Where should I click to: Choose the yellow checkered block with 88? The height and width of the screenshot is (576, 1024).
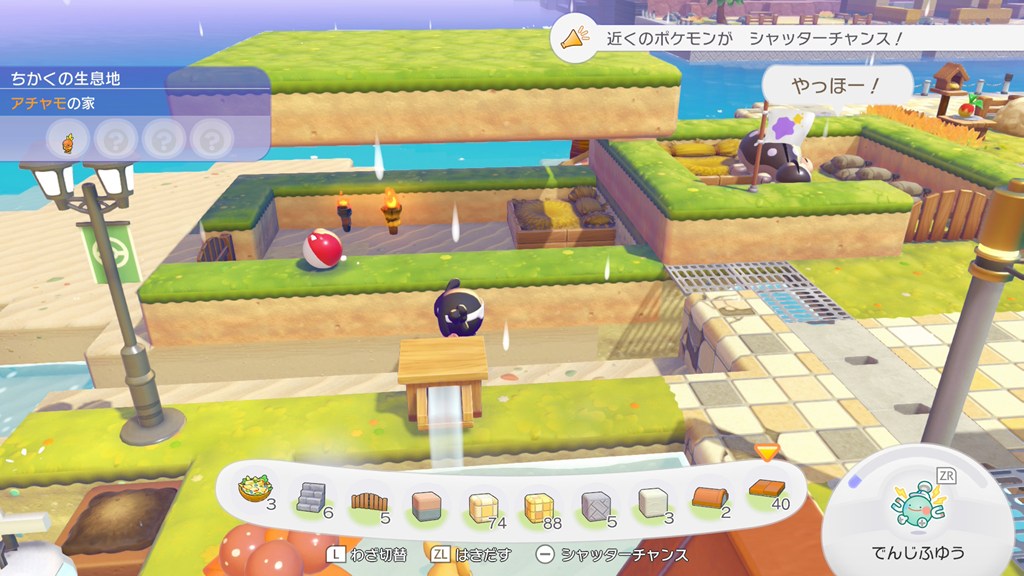click(540, 507)
